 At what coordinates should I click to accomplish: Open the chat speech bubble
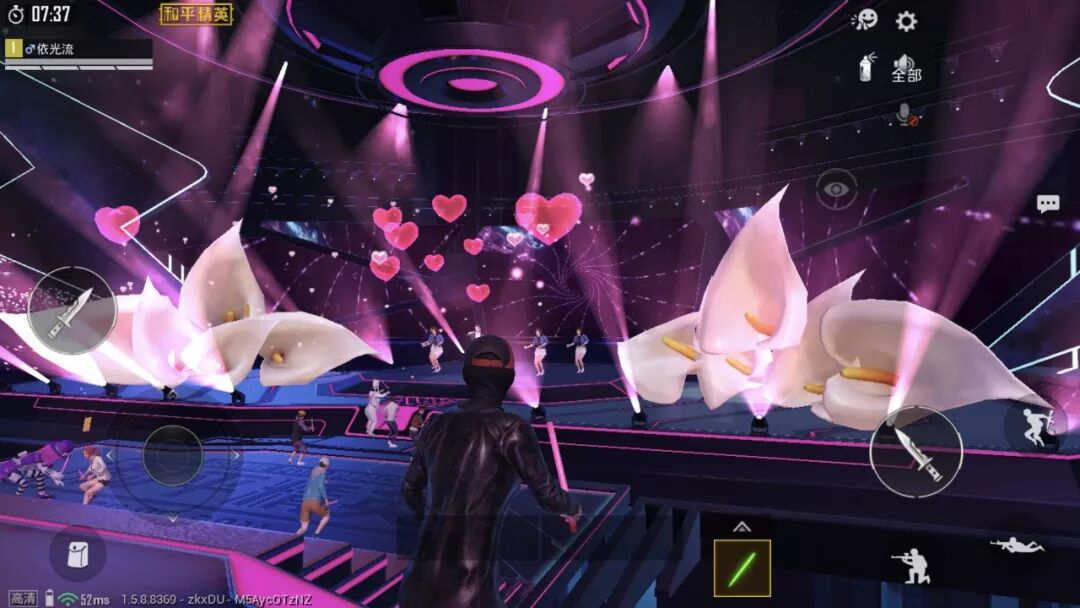click(1047, 204)
